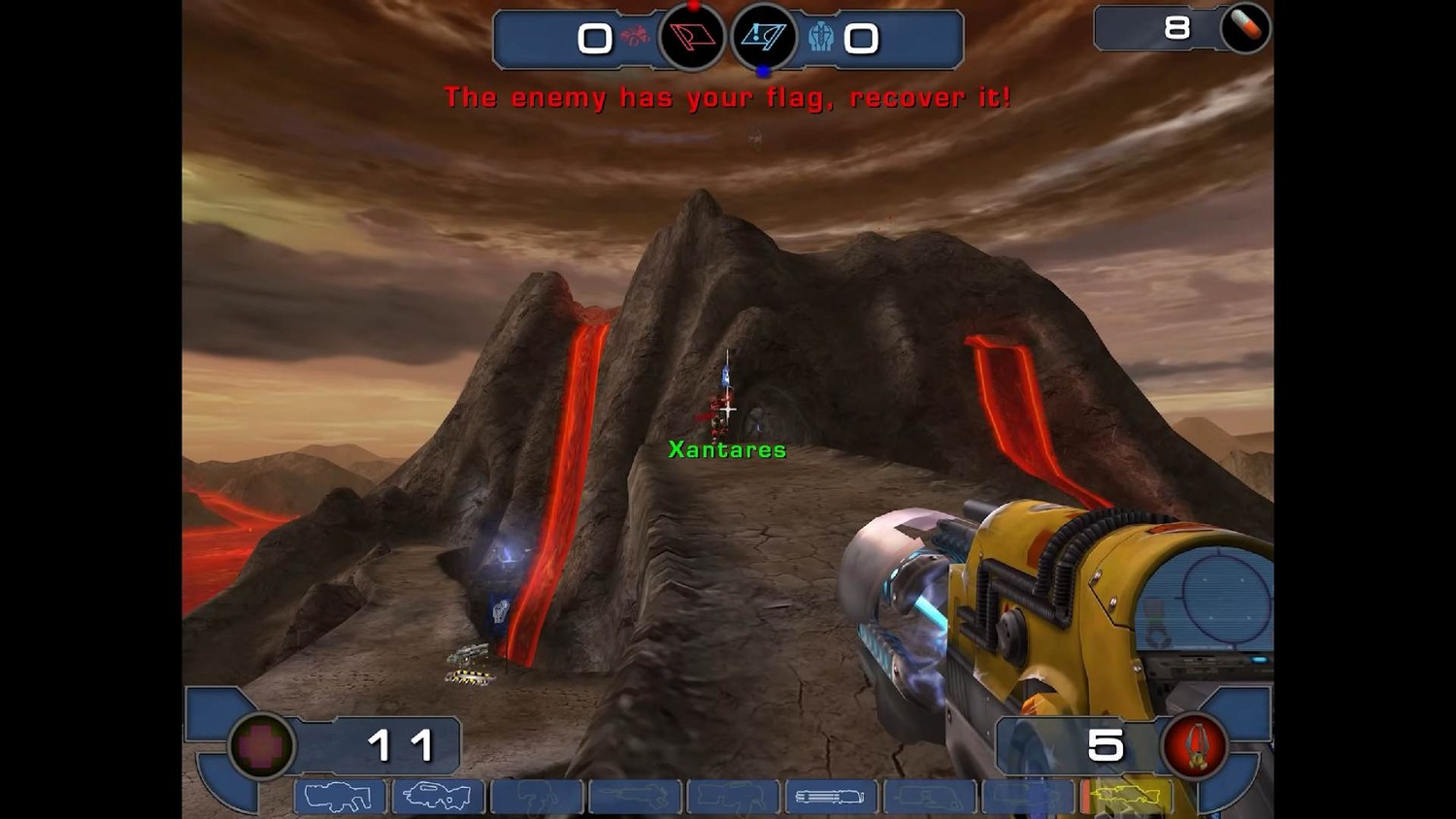Click the round red ammo icon
Screen dimensions: 1456x819
pyautogui.click(x=1196, y=746)
